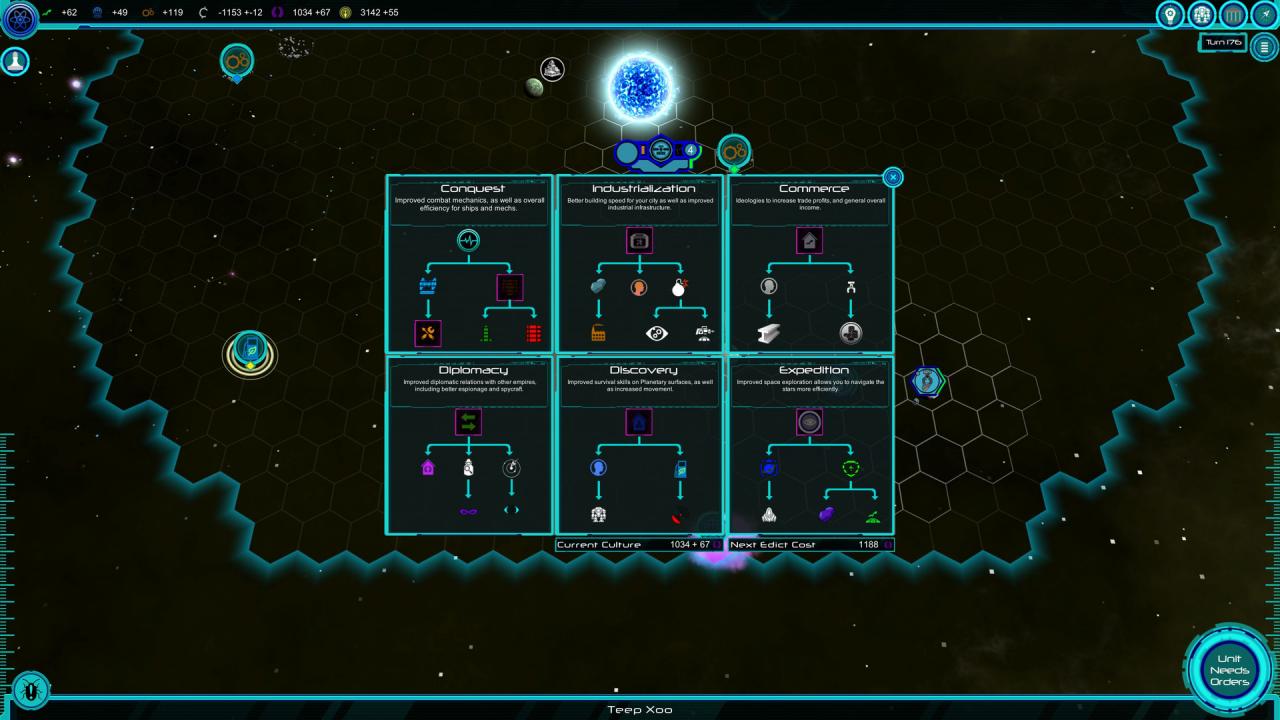Screen dimensions: 1280x720
Task: Select the Conquest root edict heartbeat icon
Action: coord(469,240)
